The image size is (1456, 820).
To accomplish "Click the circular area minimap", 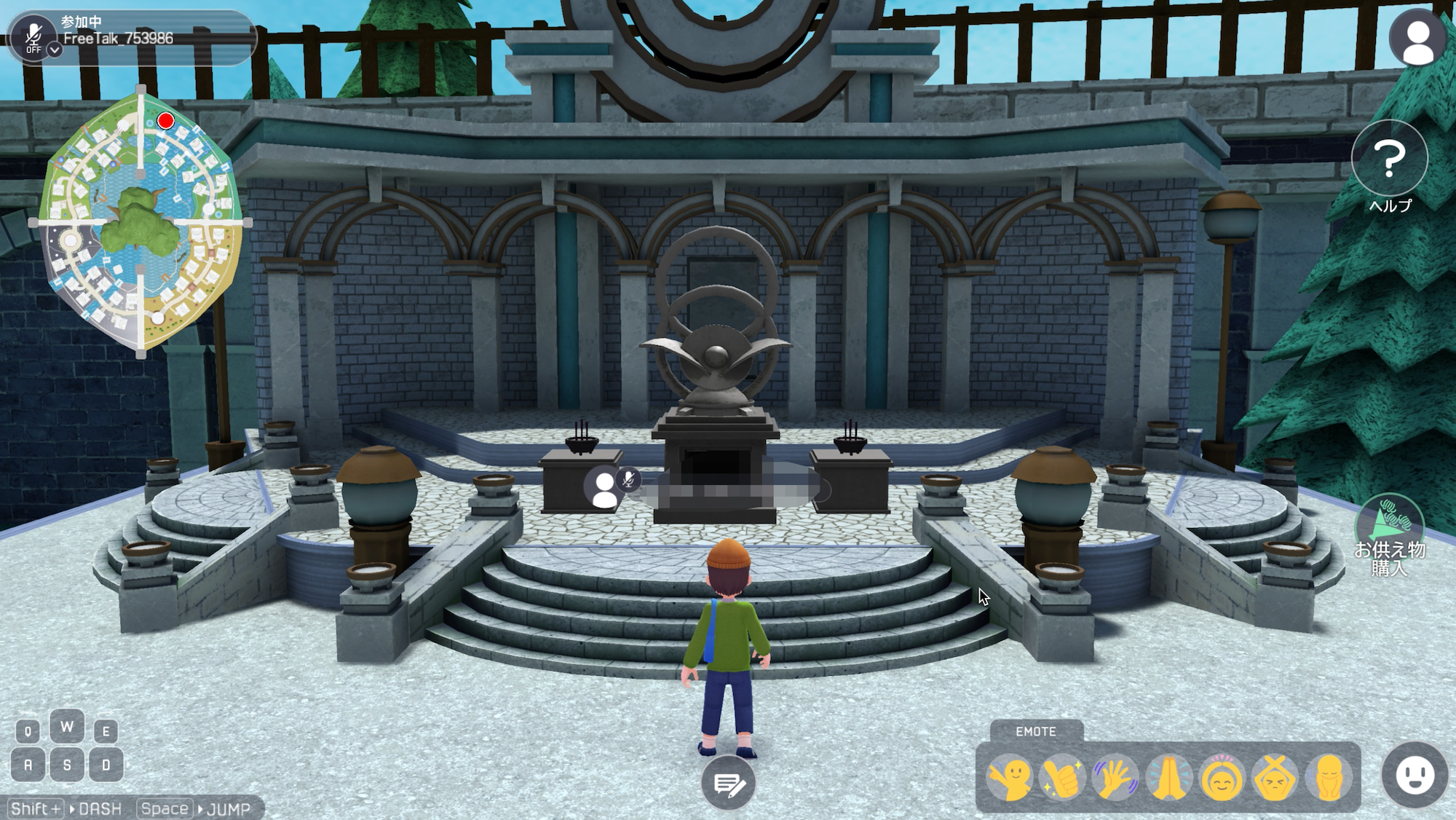I will (141, 222).
